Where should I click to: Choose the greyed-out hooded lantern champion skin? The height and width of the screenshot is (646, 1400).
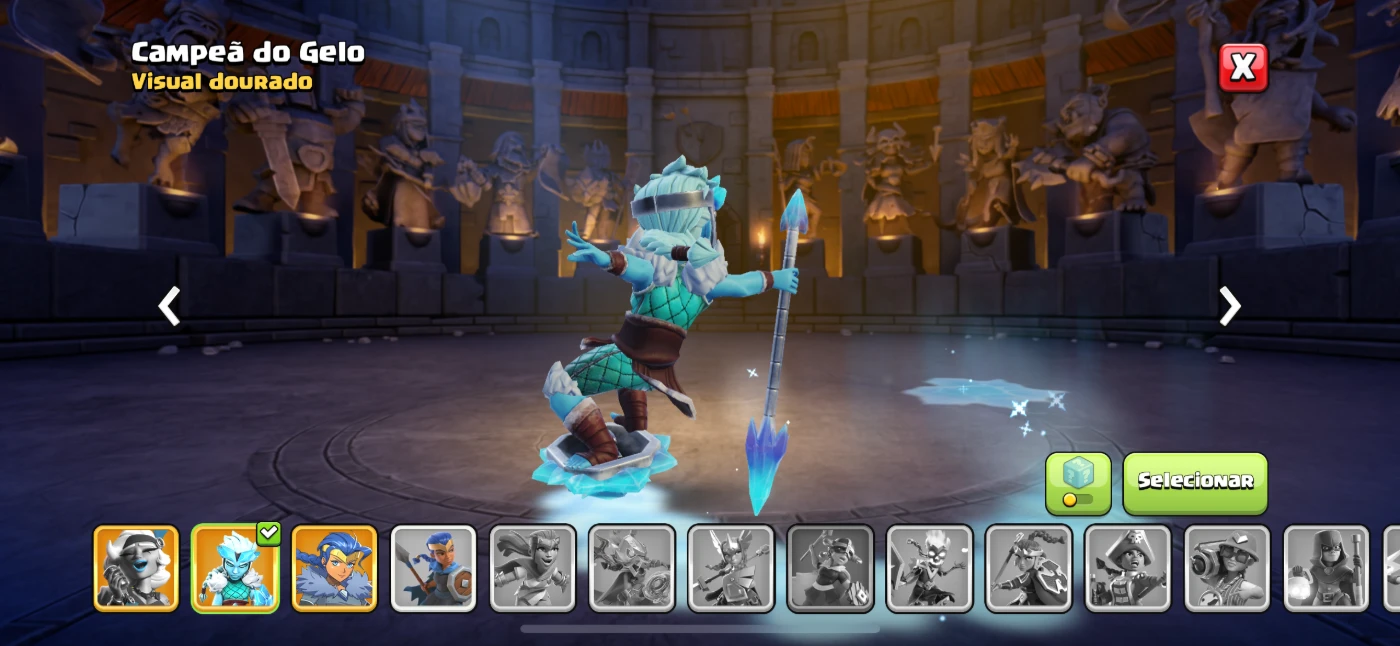pos(1326,567)
